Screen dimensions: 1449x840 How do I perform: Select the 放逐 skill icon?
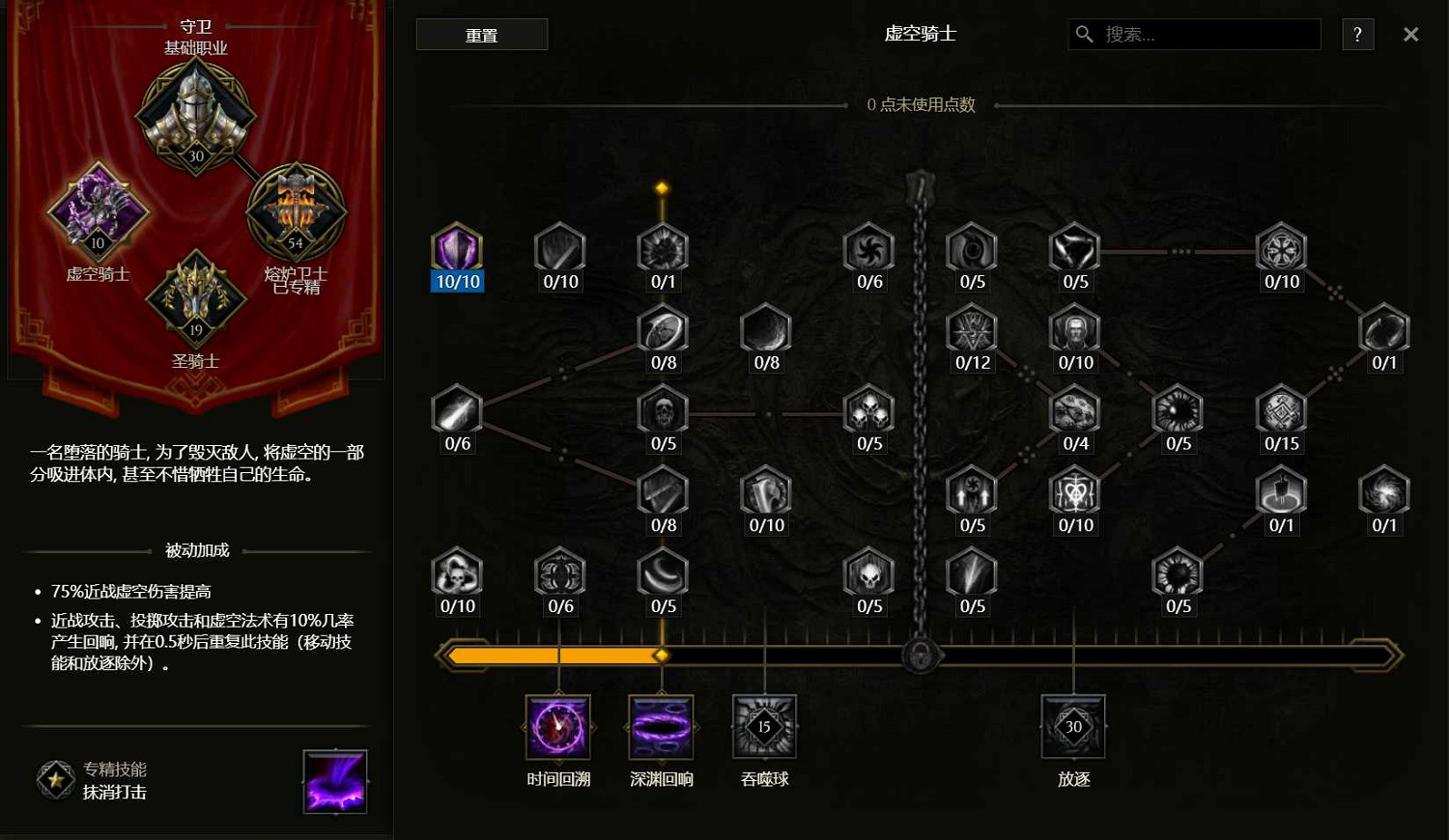coord(1072,726)
